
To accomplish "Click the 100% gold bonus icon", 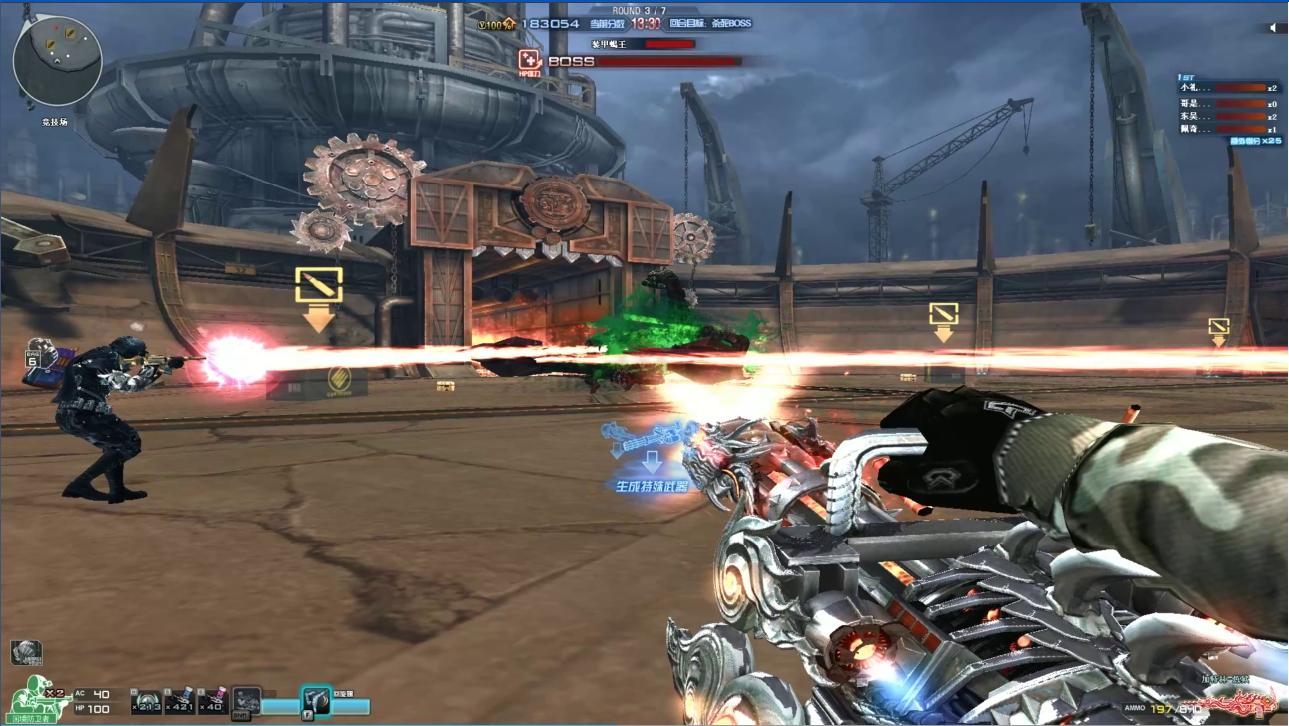I will [506, 23].
